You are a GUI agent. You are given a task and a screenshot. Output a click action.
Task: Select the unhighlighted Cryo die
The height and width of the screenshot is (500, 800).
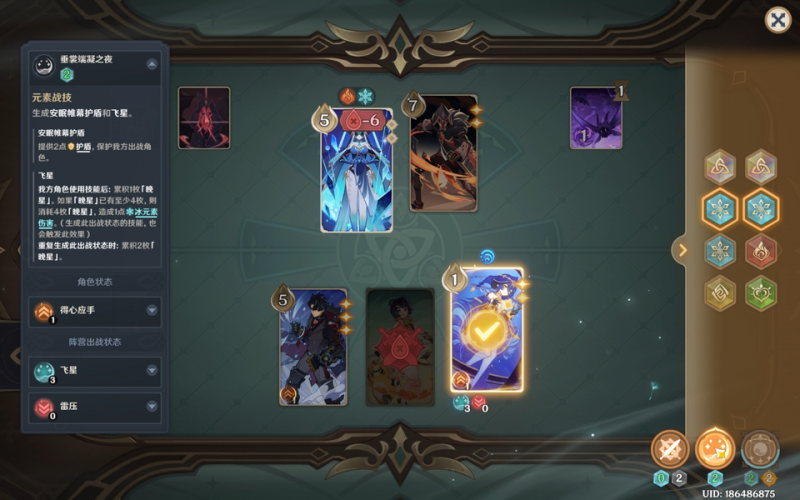717,251
